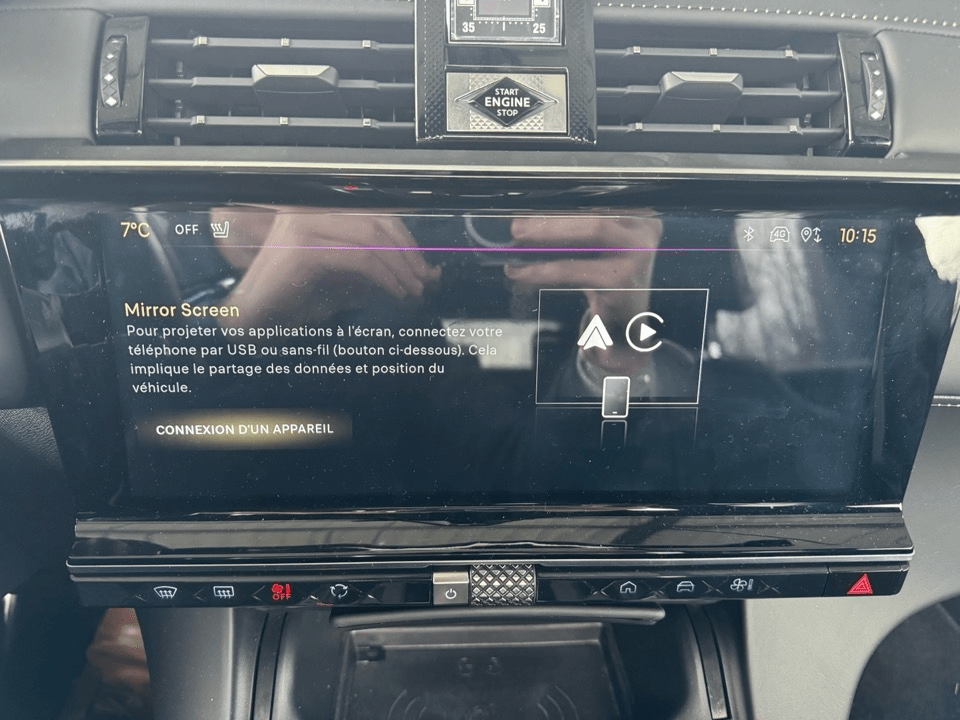Toggle the air recirculation button
Image resolution: width=960 pixels, height=720 pixels.
[x=339, y=591]
